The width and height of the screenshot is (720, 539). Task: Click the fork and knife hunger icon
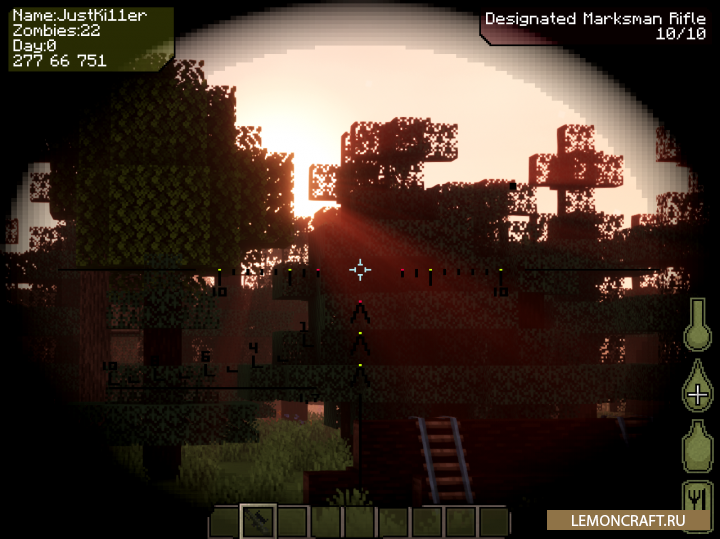click(x=697, y=500)
